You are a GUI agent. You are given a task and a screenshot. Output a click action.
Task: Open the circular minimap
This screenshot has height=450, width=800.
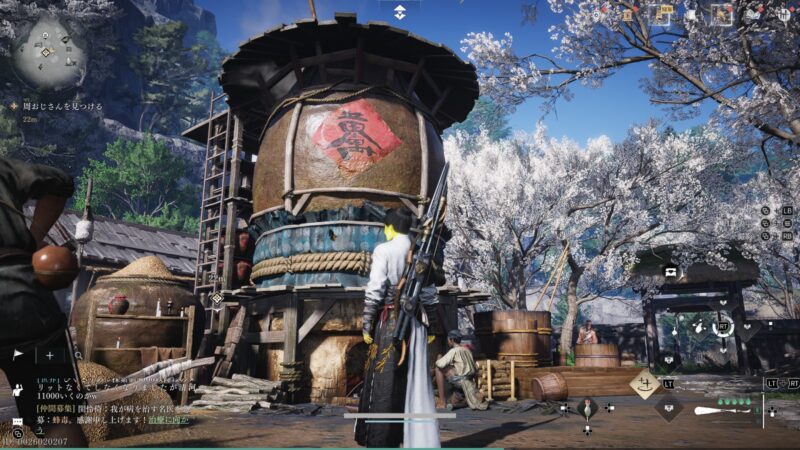[49, 50]
